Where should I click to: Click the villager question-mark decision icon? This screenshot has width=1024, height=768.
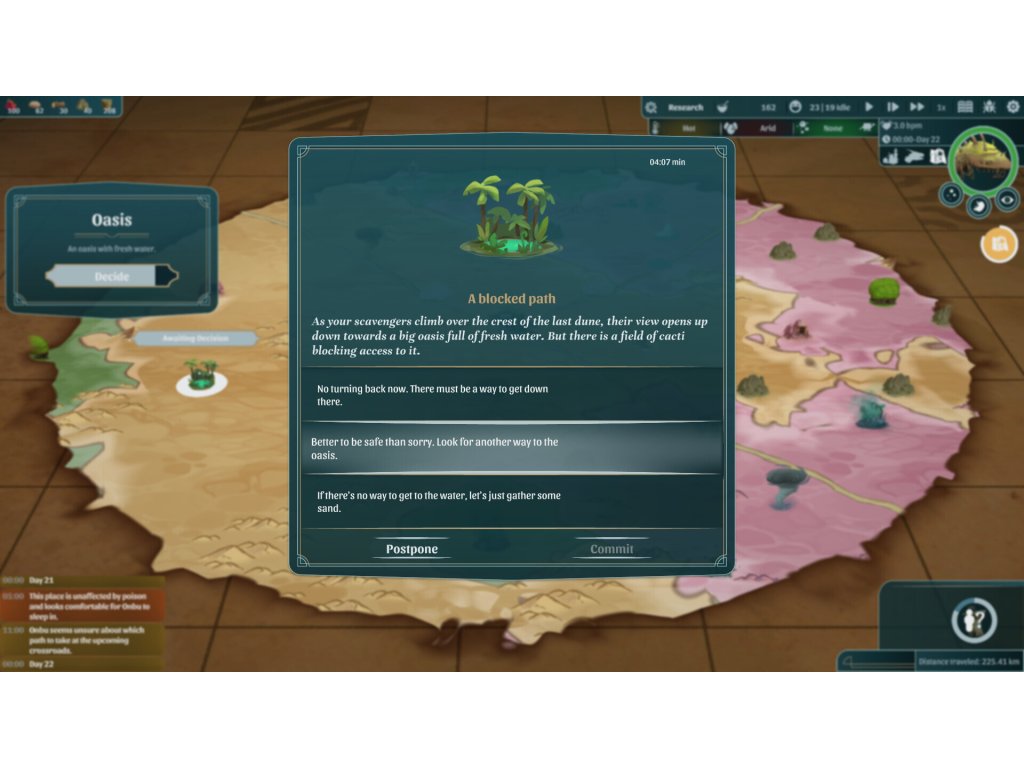(x=972, y=621)
